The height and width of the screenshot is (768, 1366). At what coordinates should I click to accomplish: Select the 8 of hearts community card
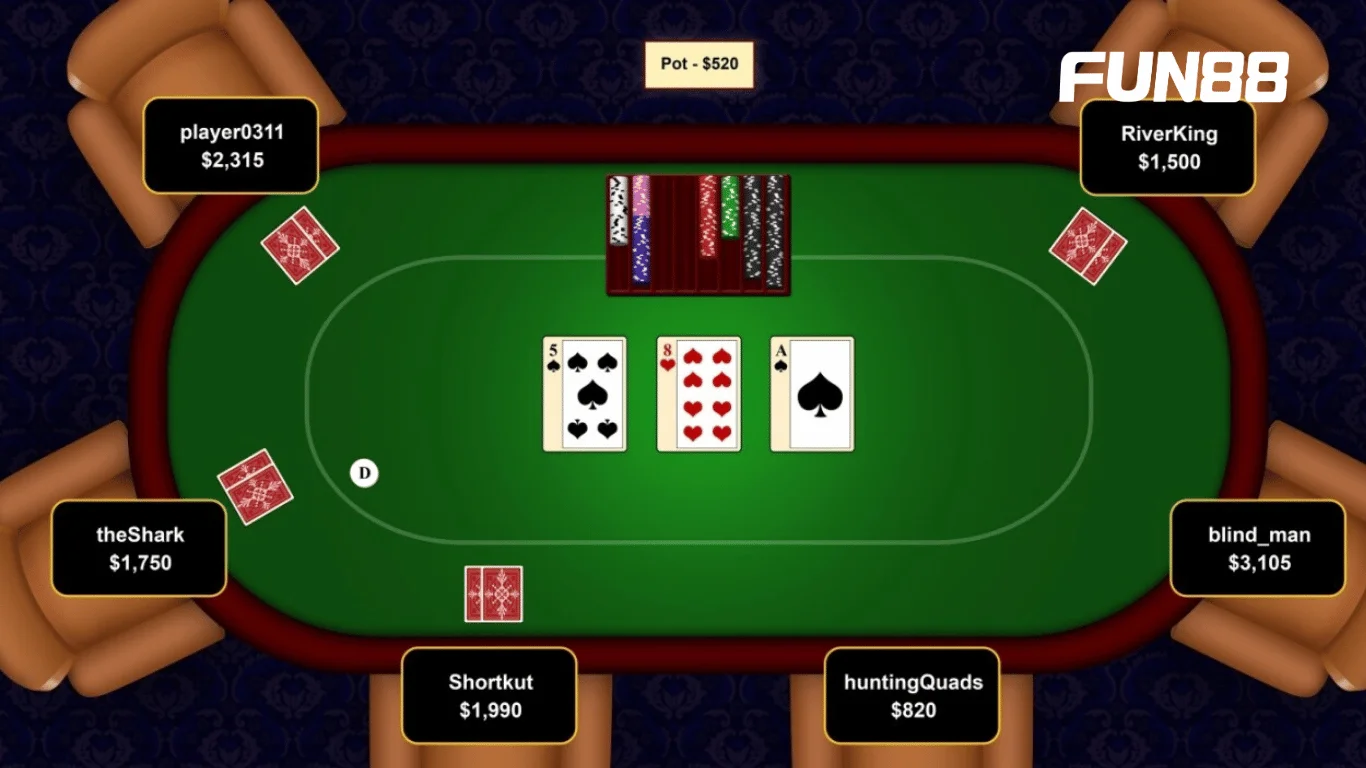pyautogui.click(x=698, y=394)
